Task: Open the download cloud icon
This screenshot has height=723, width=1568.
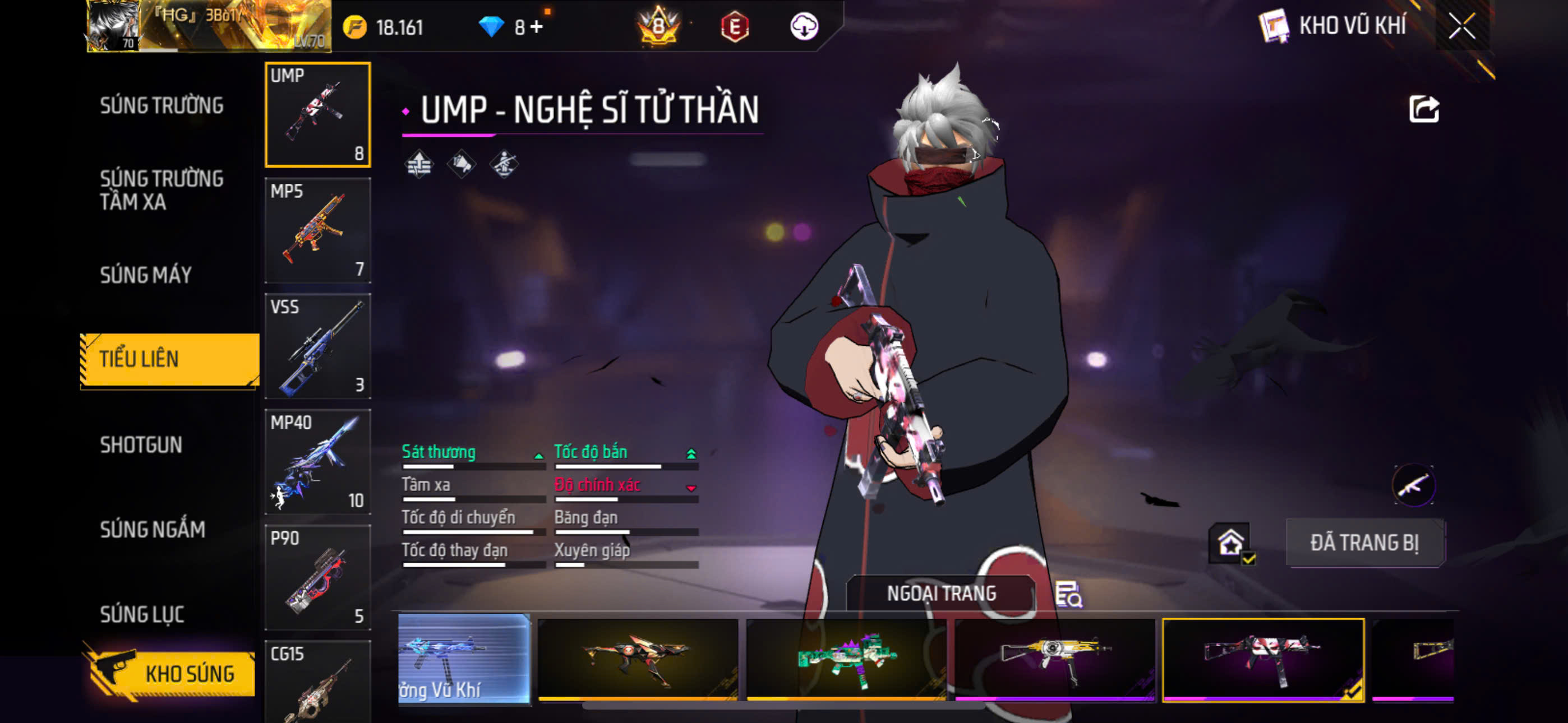Action: [804, 27]
